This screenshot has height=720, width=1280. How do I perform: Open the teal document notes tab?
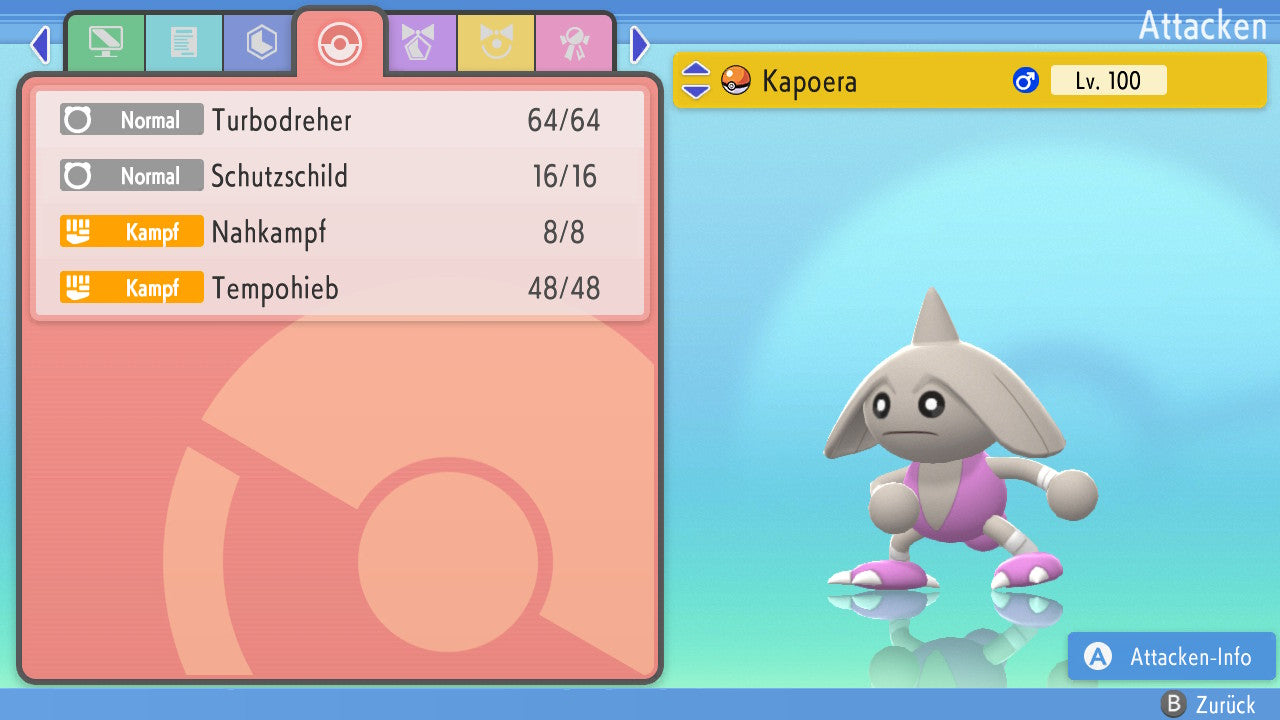pyautogui.click(x=184, y=43)
